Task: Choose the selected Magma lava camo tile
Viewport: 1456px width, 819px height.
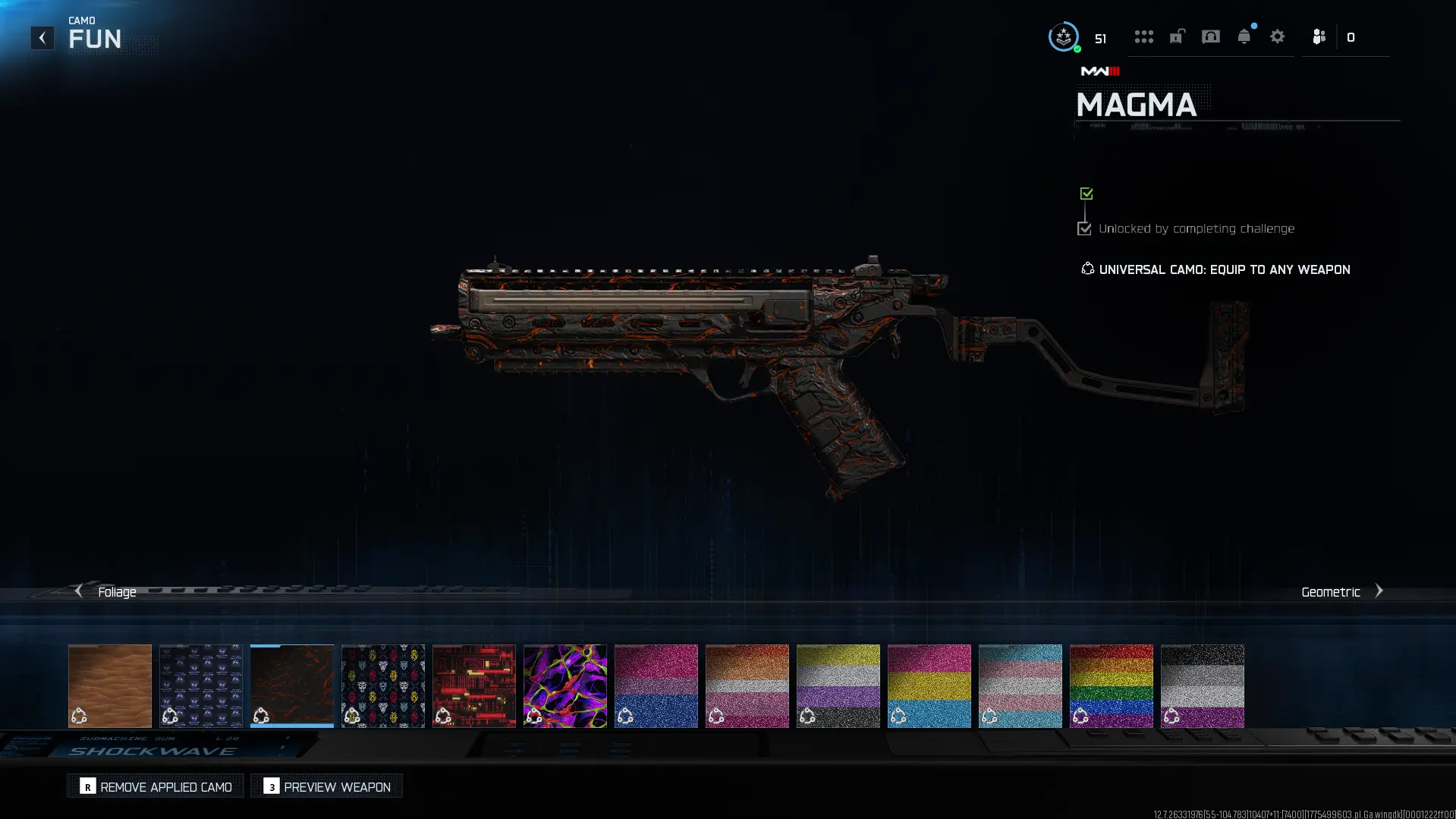Action: pos(292,685)
